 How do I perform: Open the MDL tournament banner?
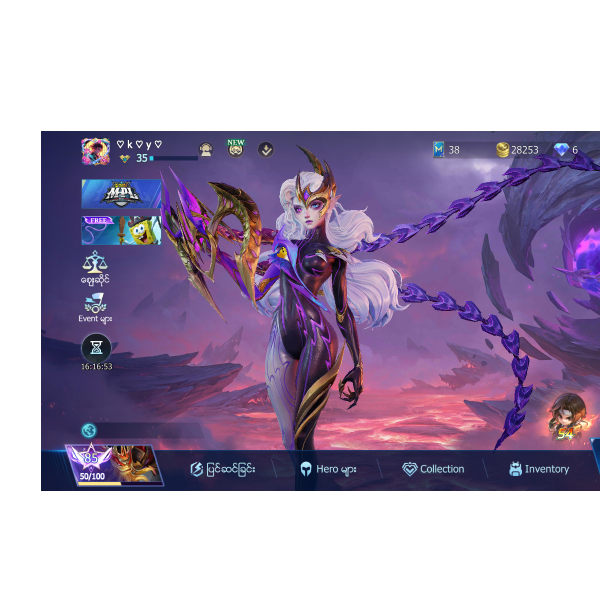[x=121, y=194]
